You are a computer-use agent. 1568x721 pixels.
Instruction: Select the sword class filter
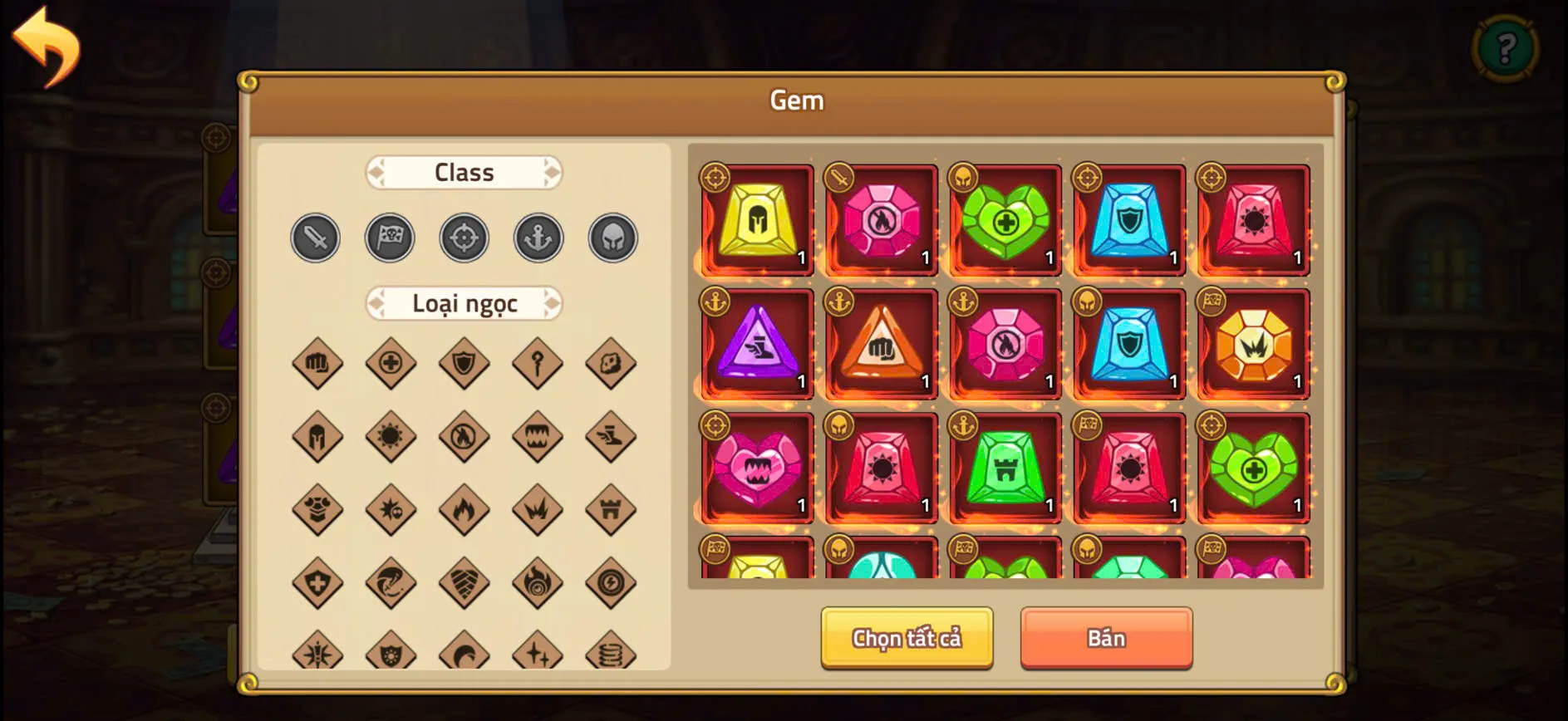315,238
